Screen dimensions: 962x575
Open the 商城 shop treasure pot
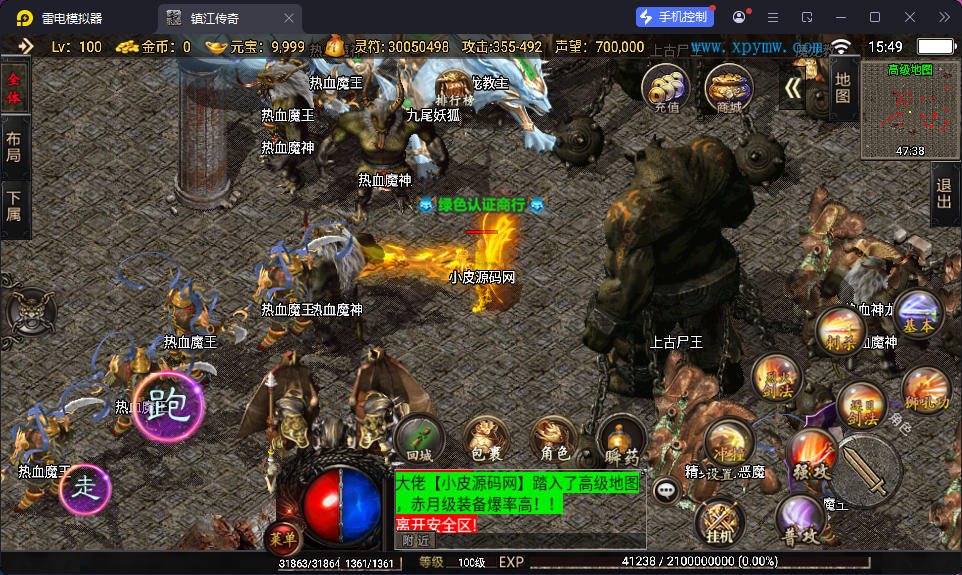[729, 88]
